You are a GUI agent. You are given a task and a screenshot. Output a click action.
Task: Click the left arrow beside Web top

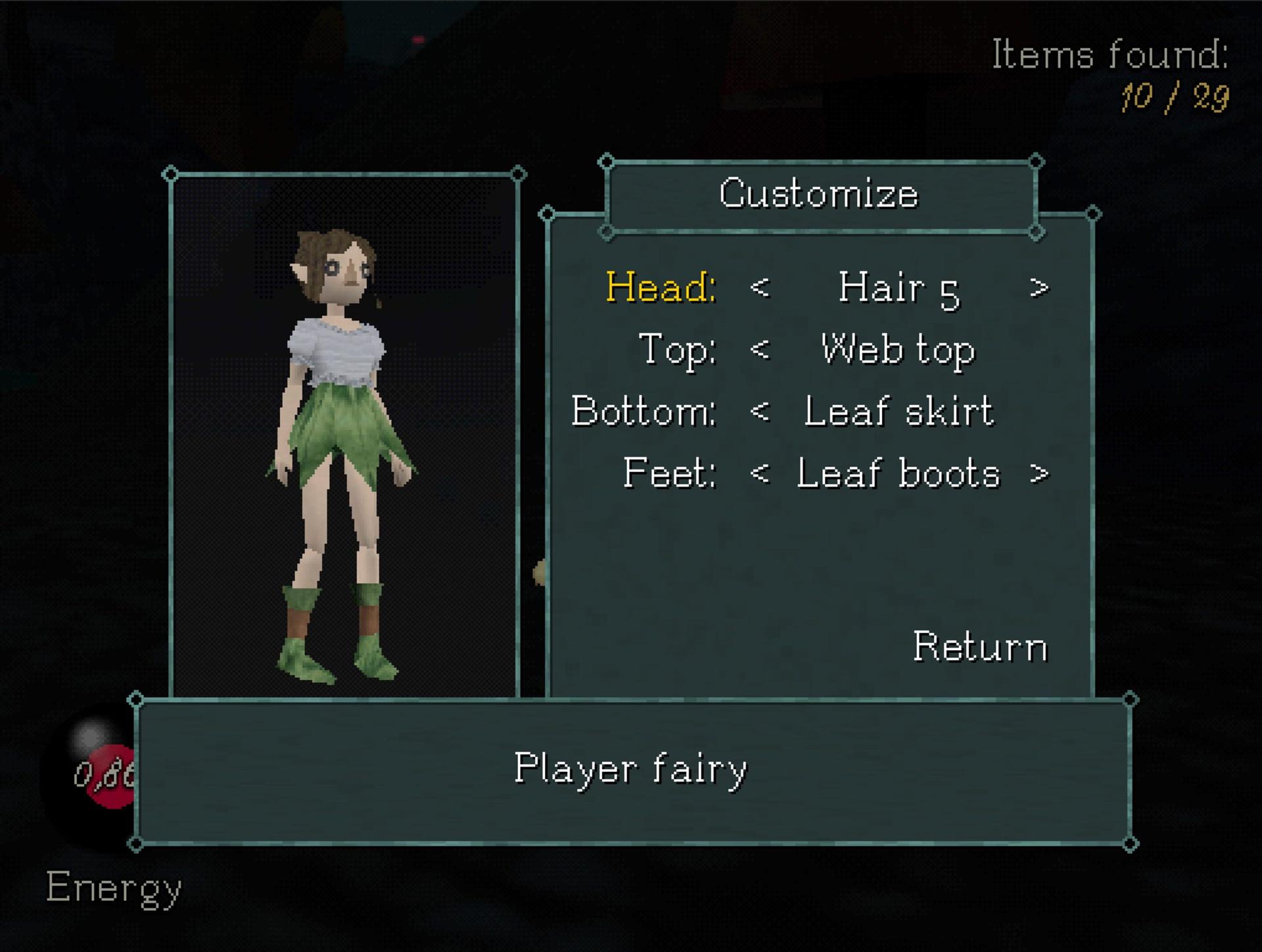(760, 349)
